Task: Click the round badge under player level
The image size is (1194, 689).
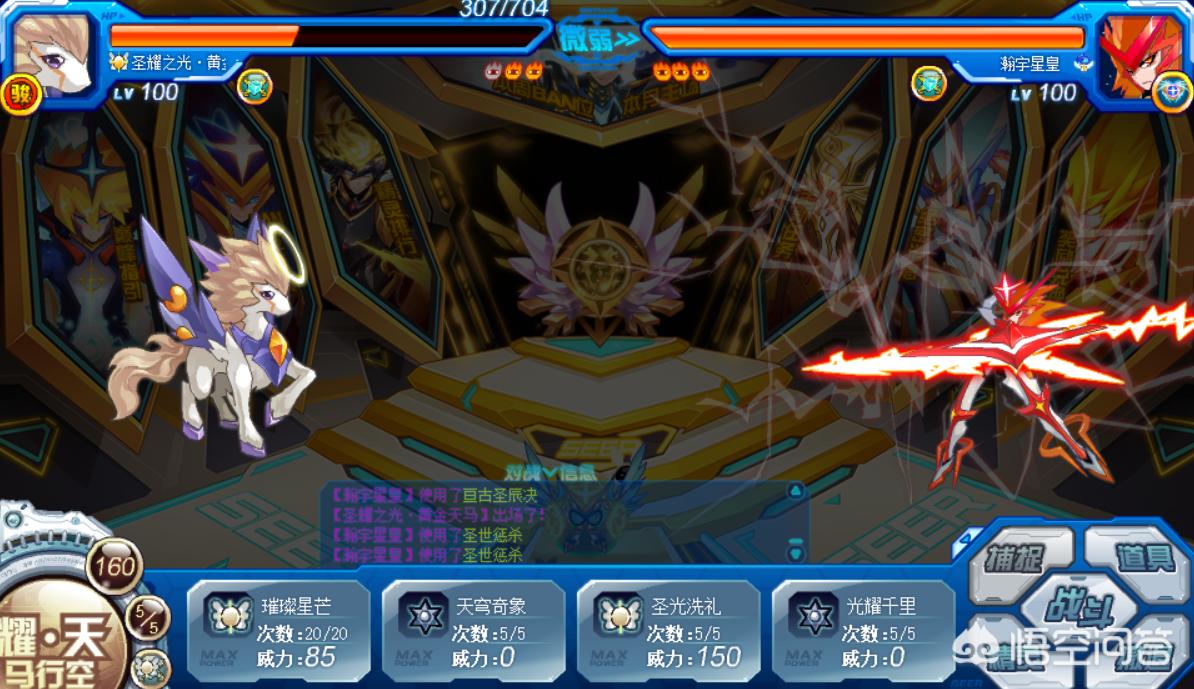Action: pyautogui.click(x=255, y=86)
